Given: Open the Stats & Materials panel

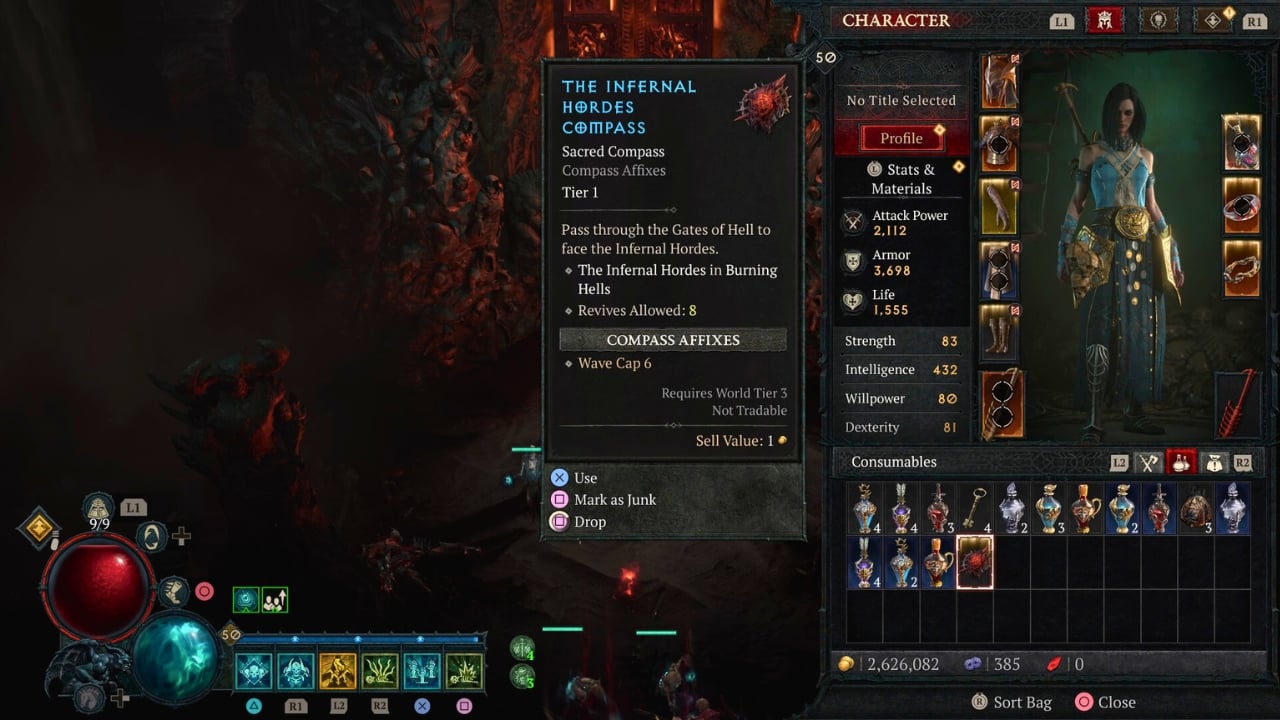Looking at the screenshot, I should click(902, 179).
